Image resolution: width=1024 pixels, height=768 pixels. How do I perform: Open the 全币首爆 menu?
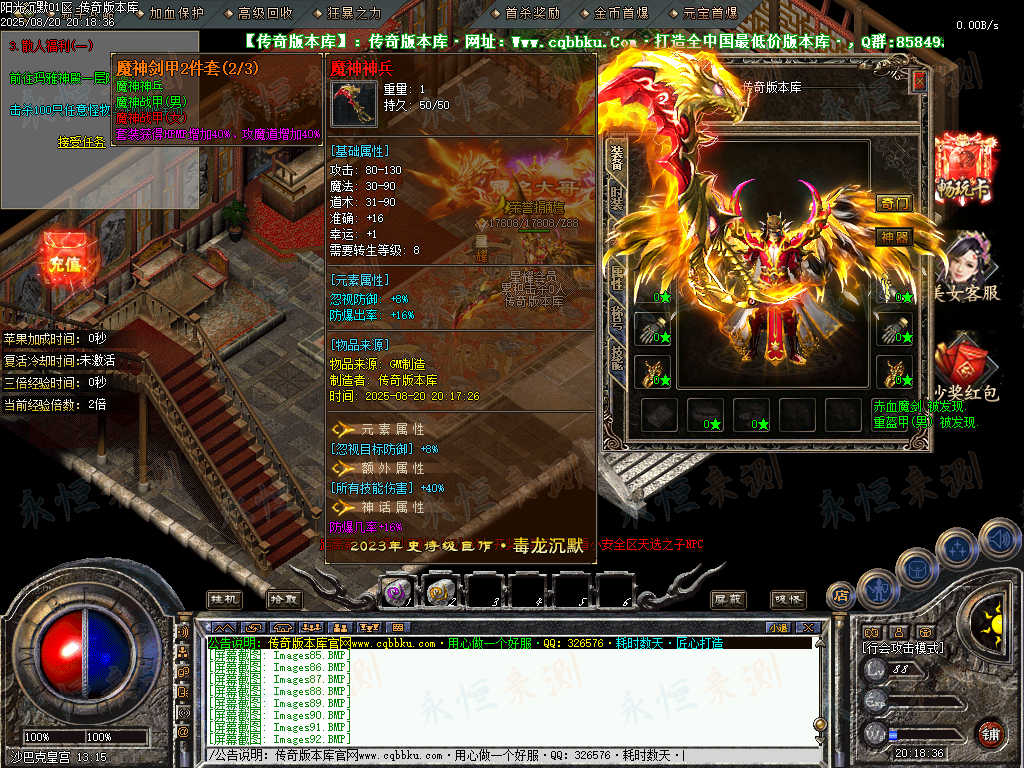pyautogui.click(x=621, y=13)
